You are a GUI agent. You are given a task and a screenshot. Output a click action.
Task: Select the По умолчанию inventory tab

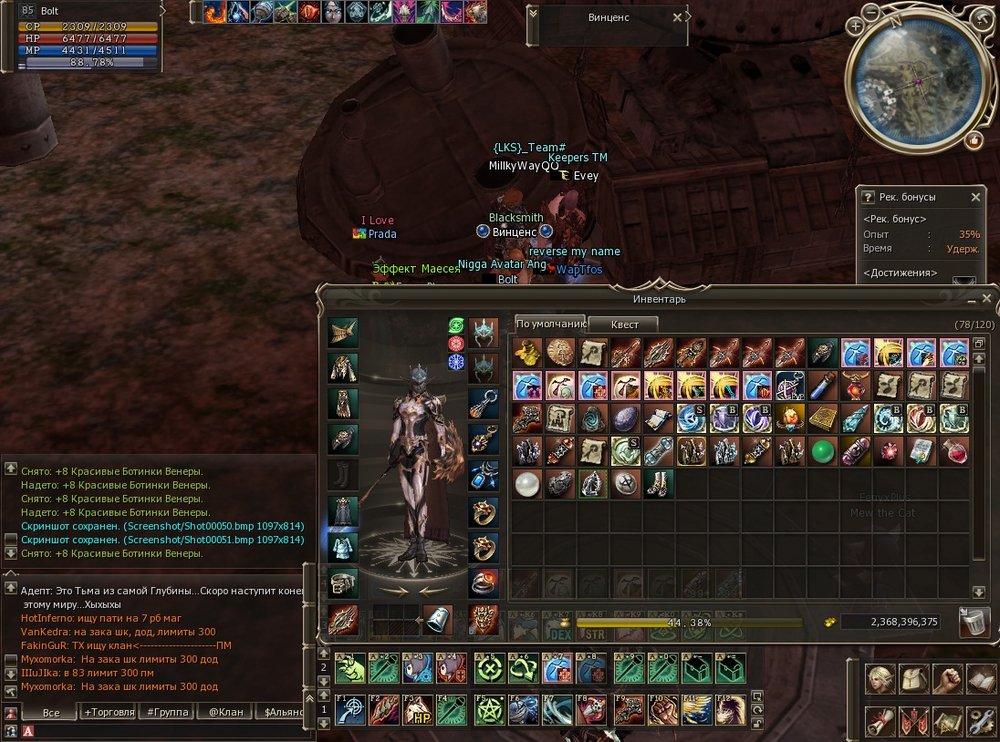(549, 324)
